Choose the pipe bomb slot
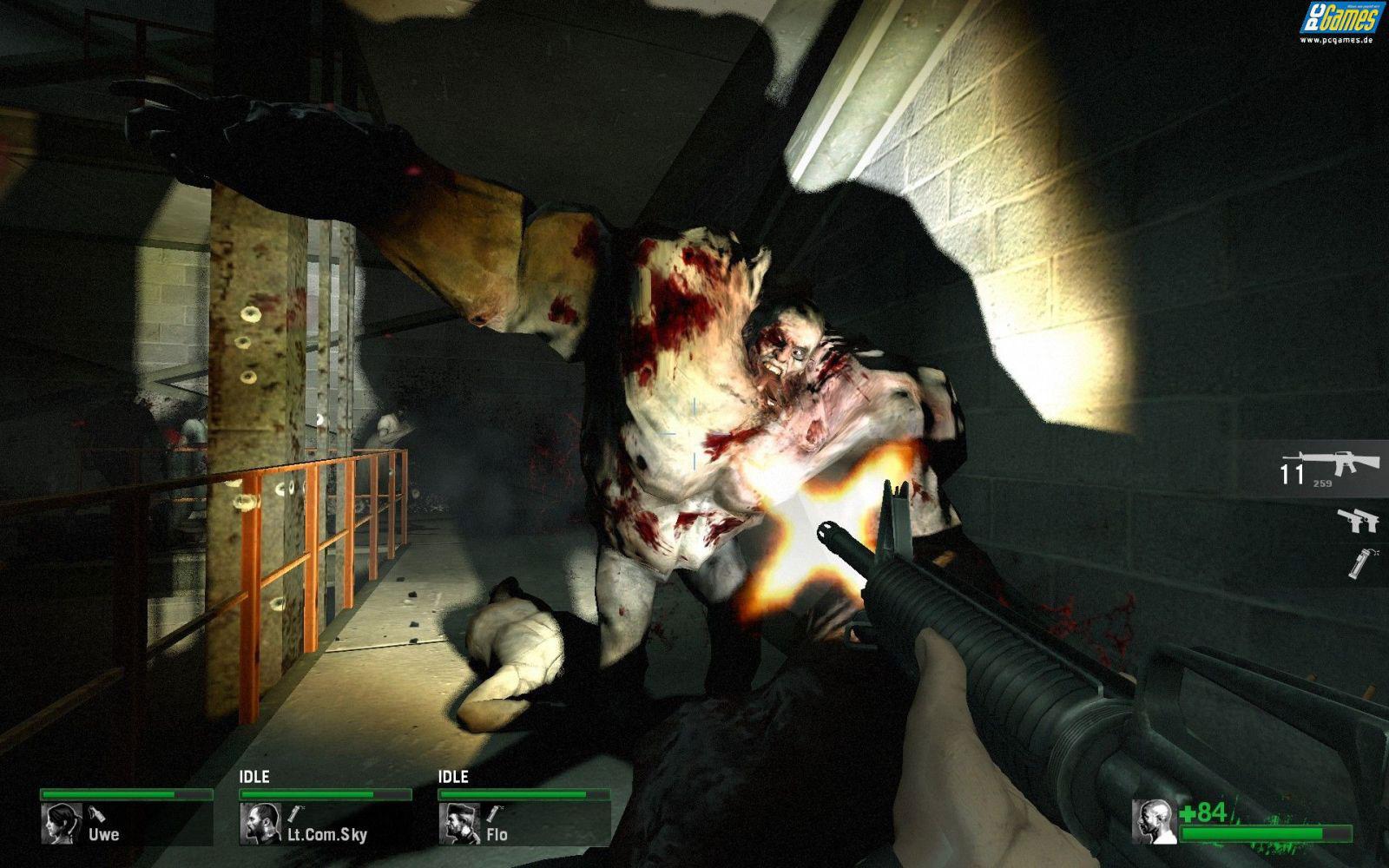 [x=1359, y=562]
